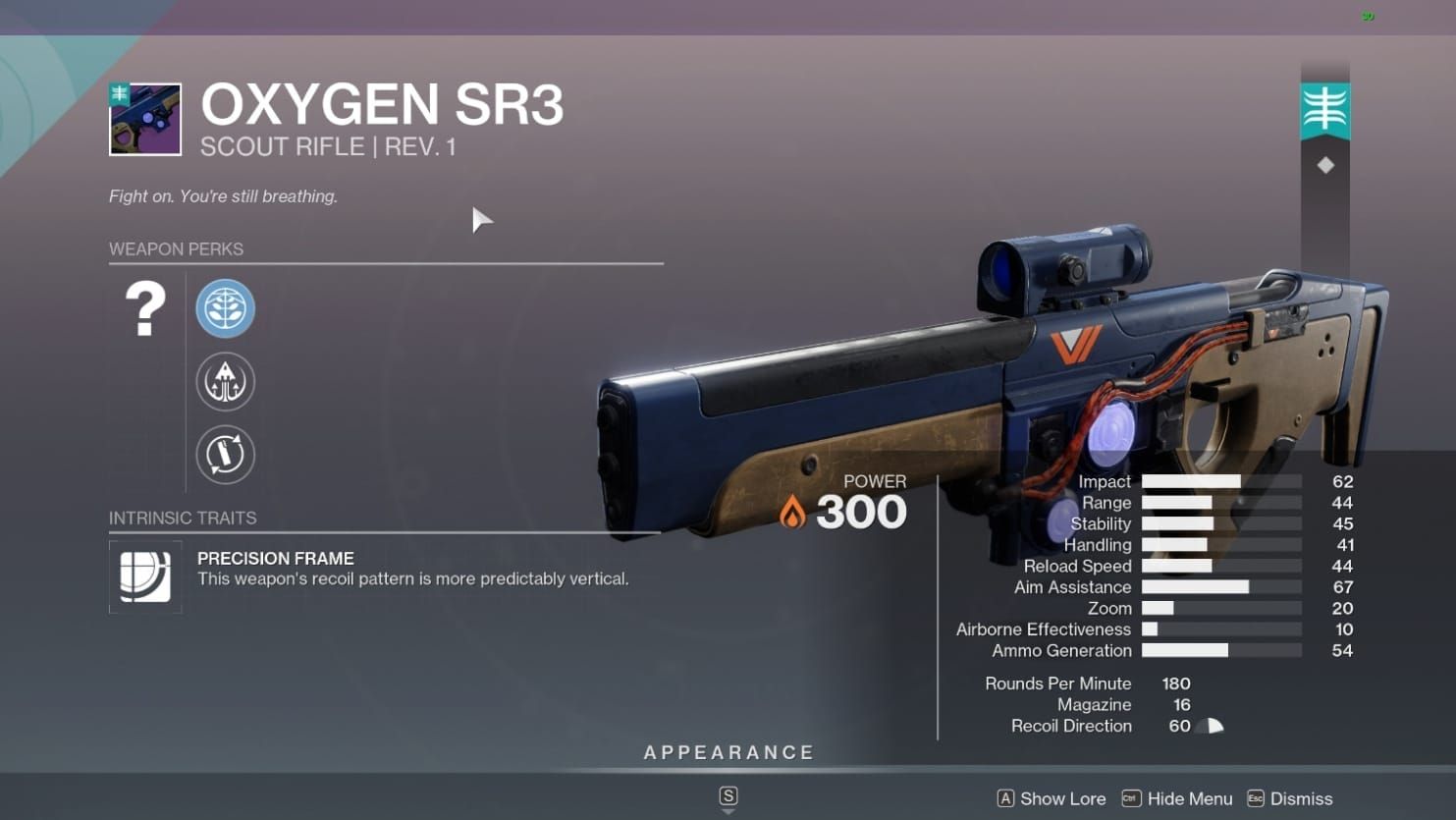Image resolution: width=1456 pixels, height=820 pixels.
Task: Inspect the Precision Frame intrinsic trait icon
Action: (145, 576)
